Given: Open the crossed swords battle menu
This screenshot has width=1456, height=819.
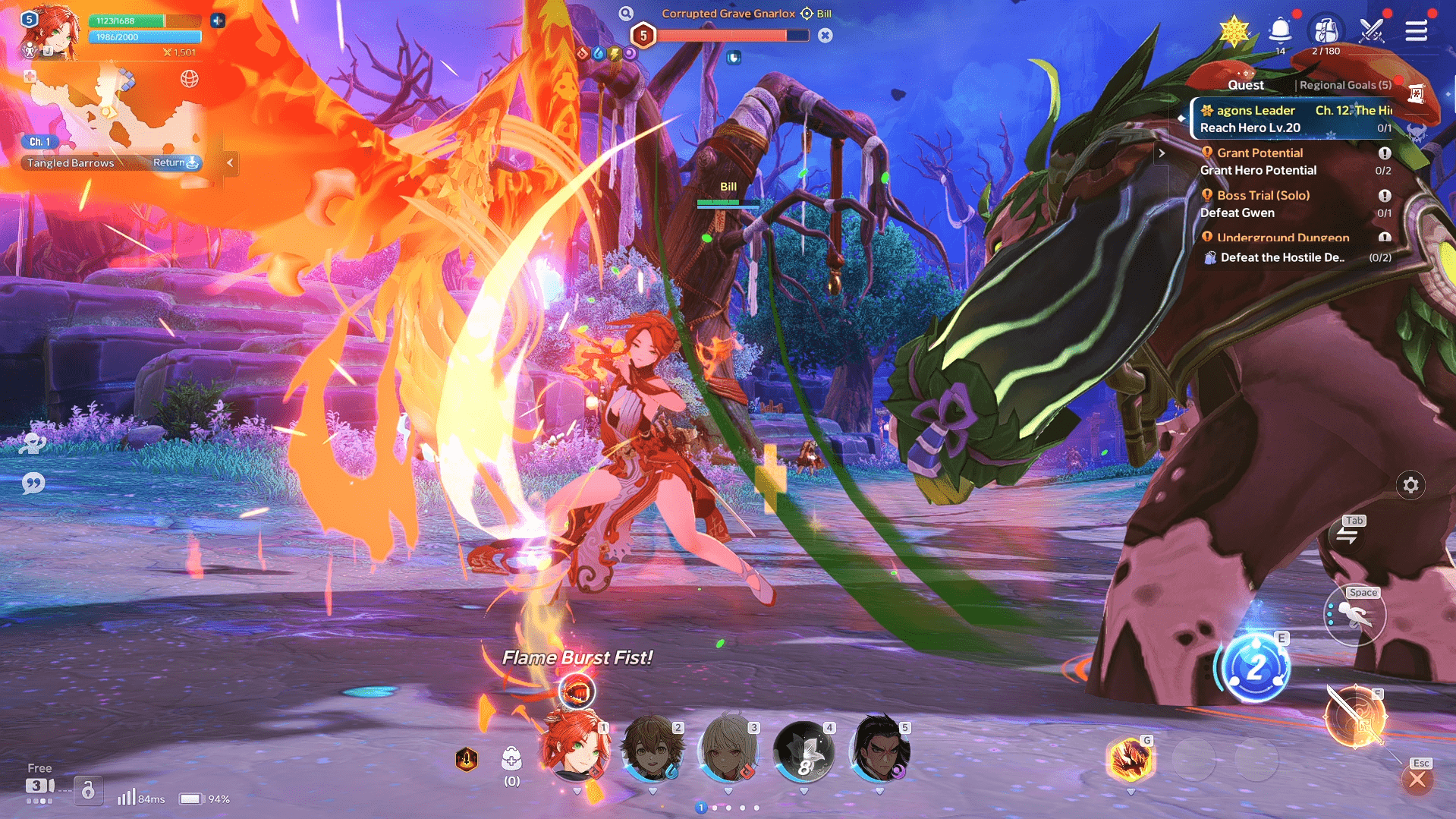Looking at the screenshot, I should (1372, 31).
